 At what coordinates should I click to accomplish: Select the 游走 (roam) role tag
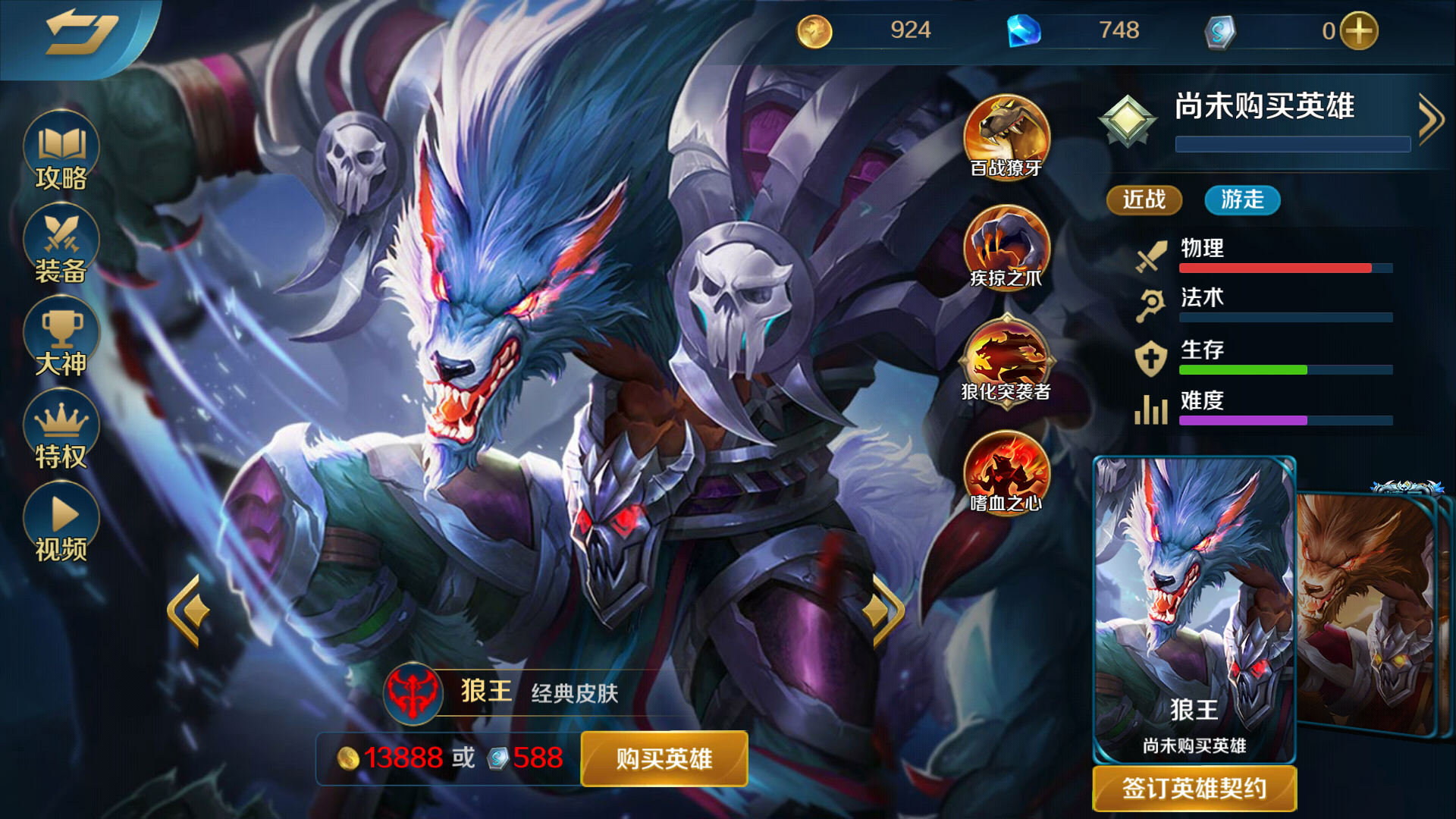click(x=1241, y=199)
